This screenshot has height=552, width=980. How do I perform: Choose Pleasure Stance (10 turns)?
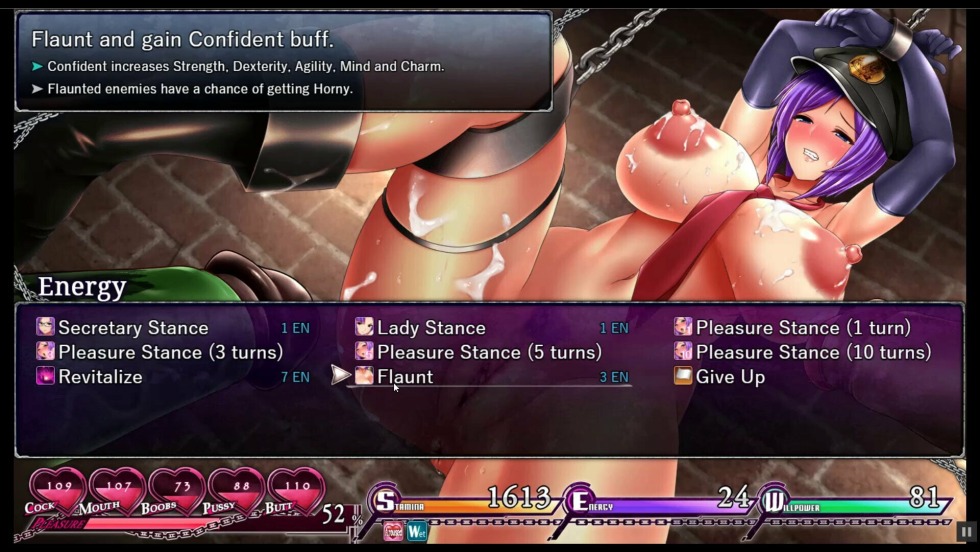813,352
